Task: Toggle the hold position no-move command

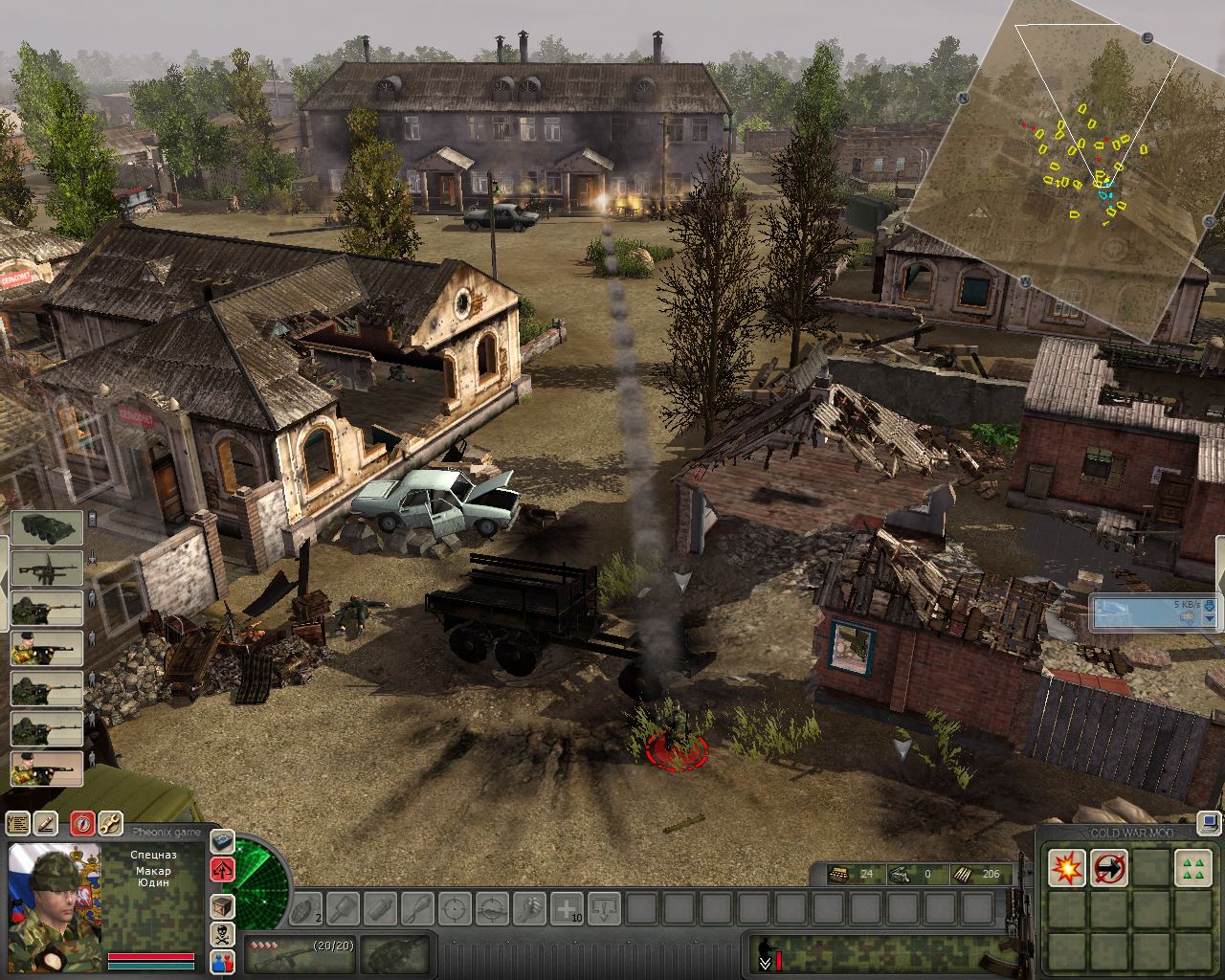Action: pos(1110,868)
